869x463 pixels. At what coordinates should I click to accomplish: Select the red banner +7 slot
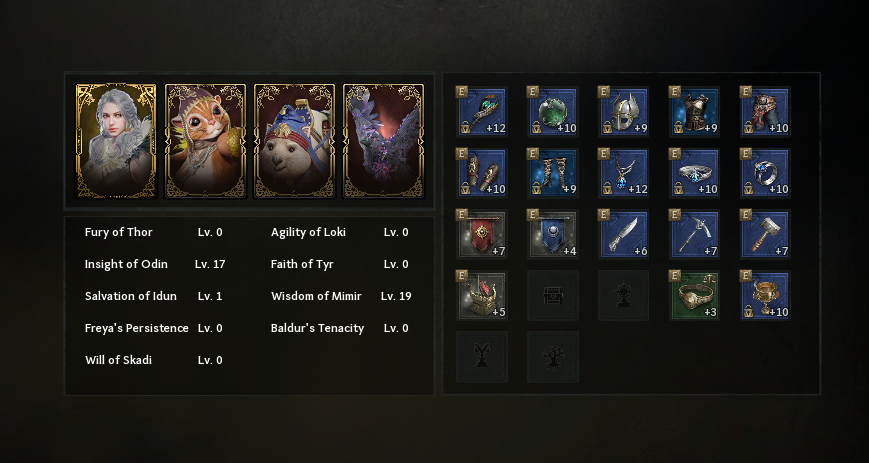(483, 235)
